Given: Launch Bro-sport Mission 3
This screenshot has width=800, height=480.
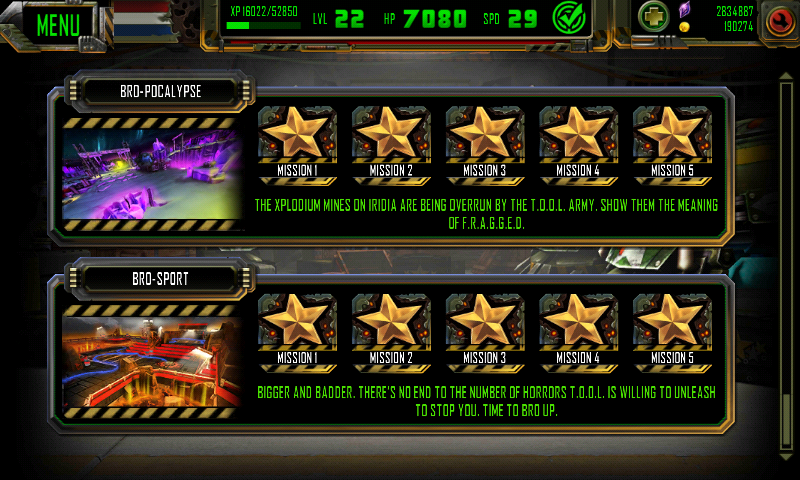Looking at the screenshot, I should [485, 328].
